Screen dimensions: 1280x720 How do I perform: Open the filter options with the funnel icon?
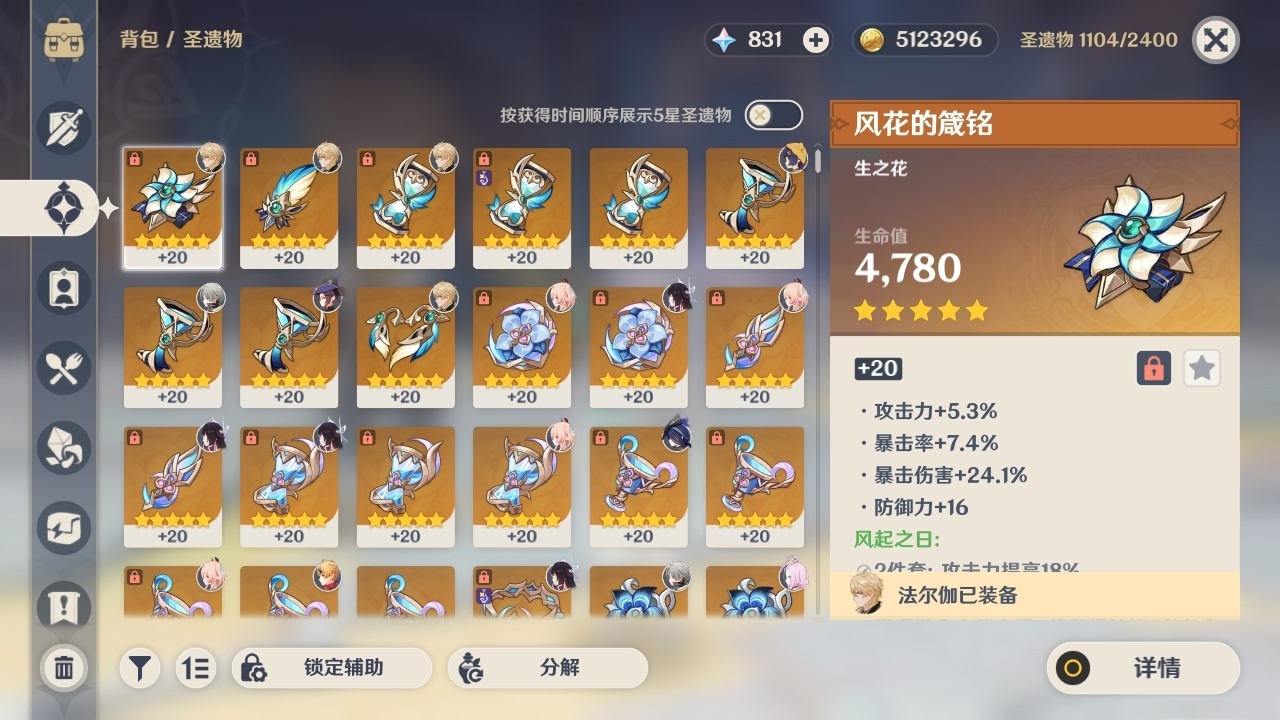[x=139, y=668]
